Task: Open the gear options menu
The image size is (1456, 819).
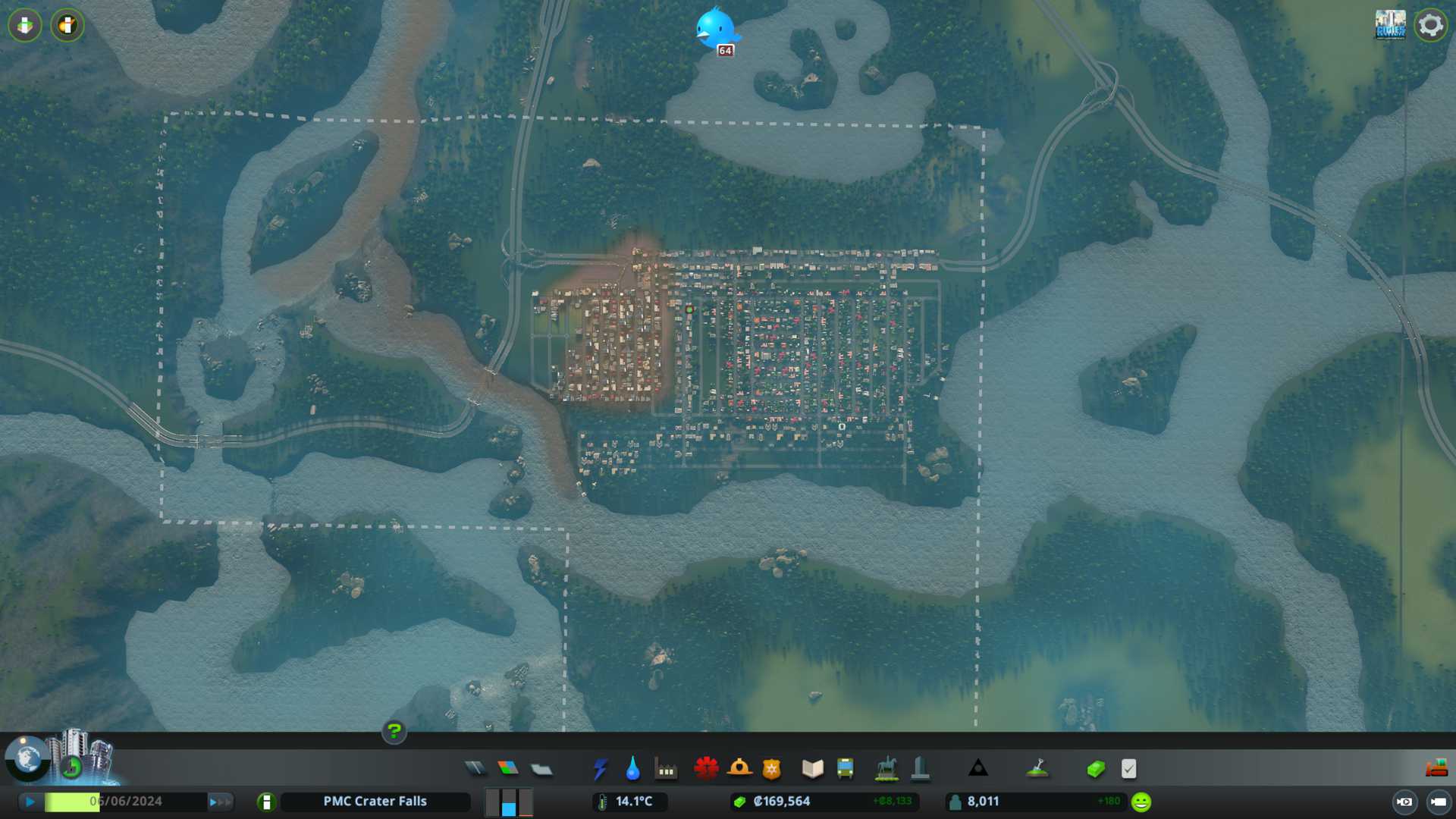Action: [1430, 25]
